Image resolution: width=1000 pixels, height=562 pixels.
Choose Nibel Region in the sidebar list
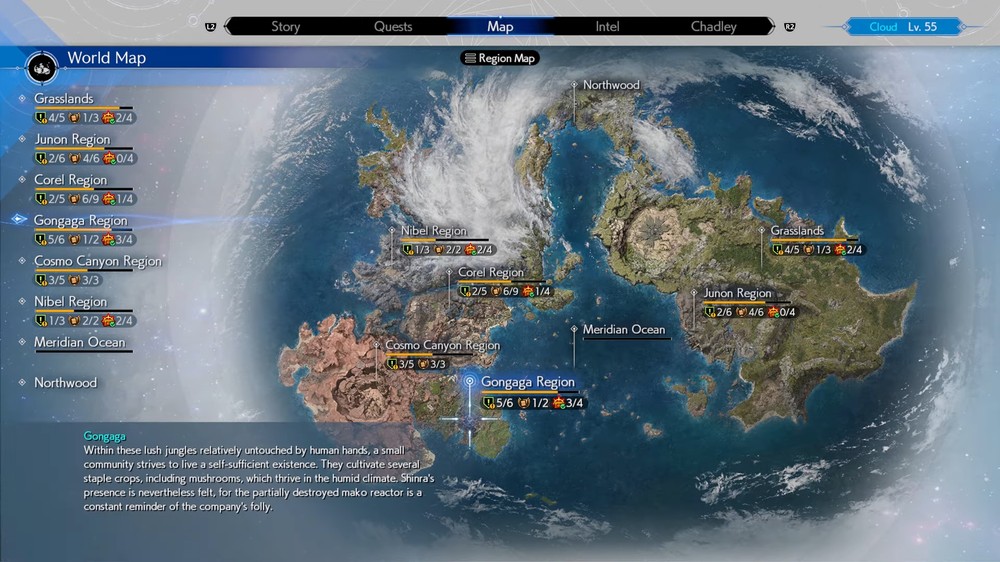(x=70, y=302)
